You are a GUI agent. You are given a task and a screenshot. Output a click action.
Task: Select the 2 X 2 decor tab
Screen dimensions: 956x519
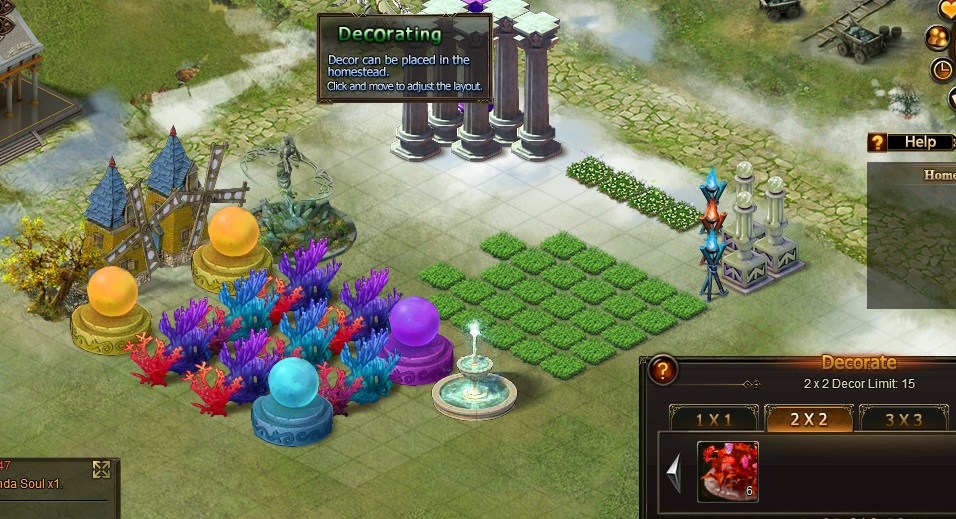click(808, 419)
